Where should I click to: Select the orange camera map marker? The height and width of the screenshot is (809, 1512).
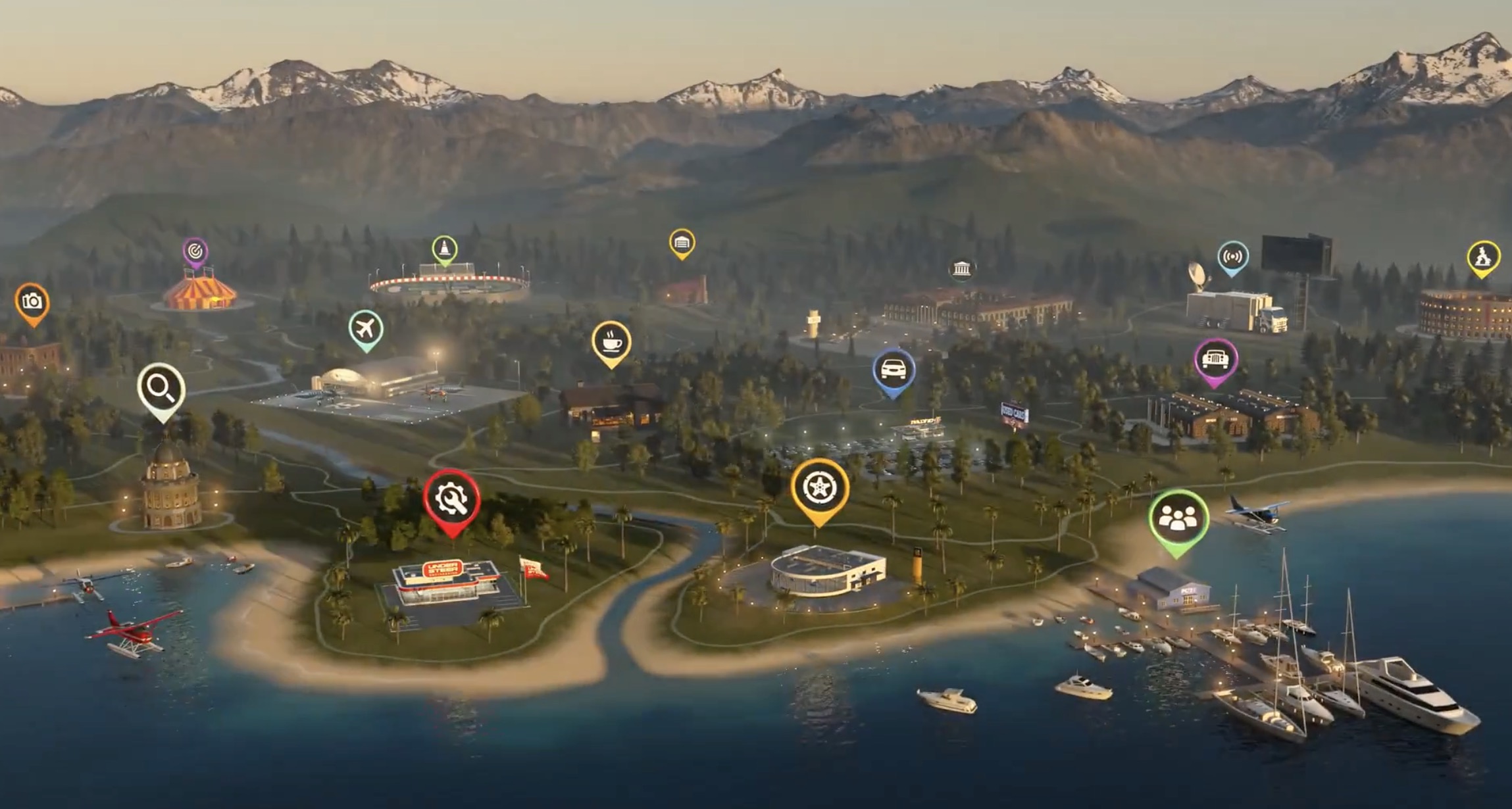32,302
